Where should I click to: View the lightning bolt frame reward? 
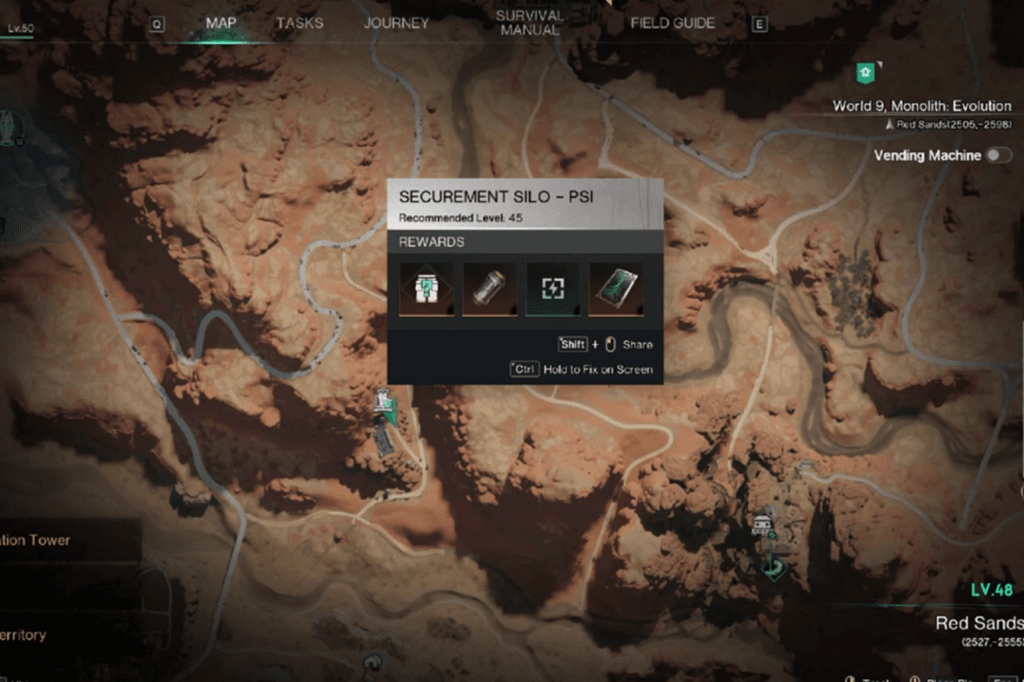(x=553, y=289)
